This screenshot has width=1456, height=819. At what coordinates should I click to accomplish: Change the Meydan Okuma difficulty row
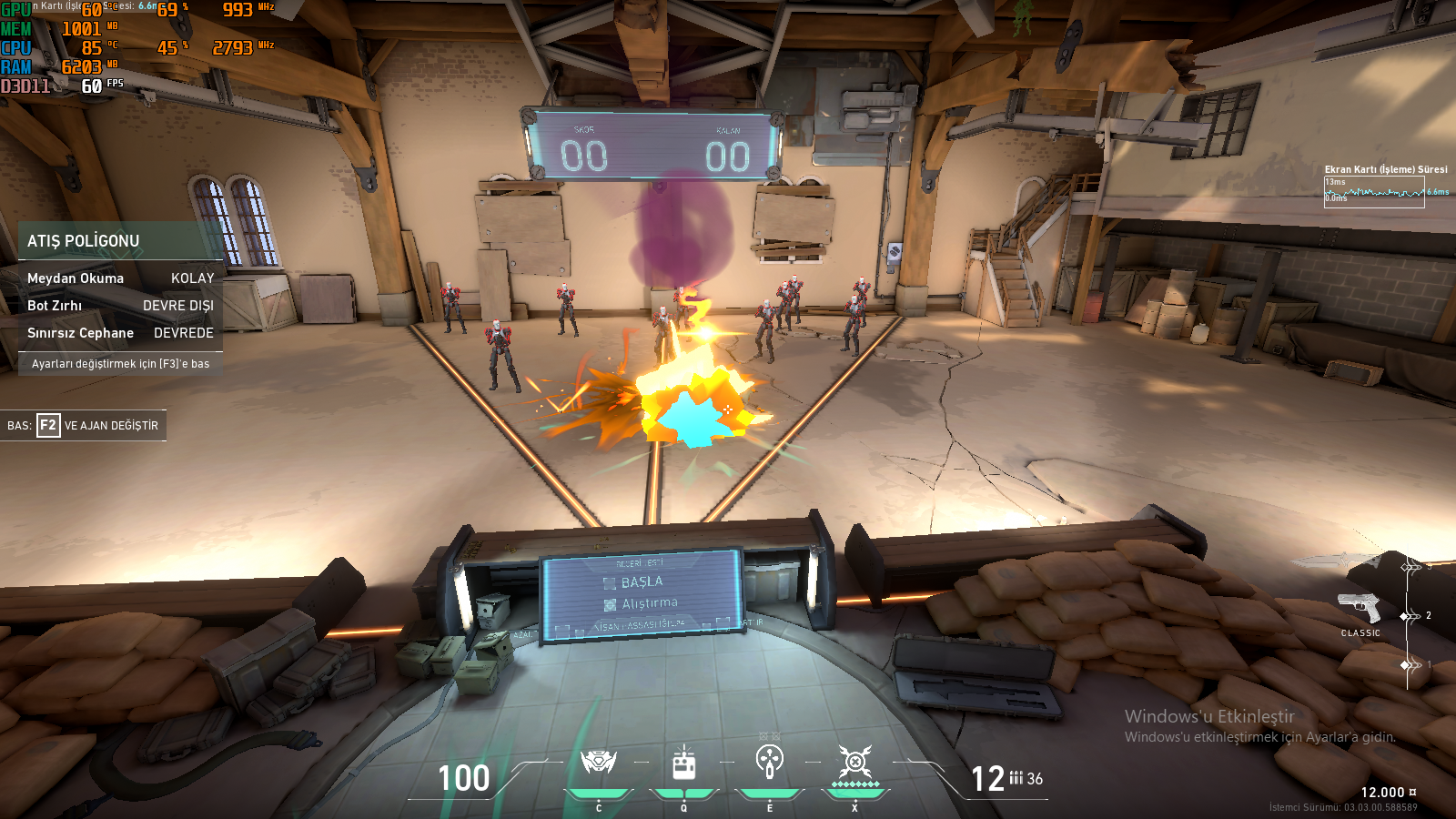pos(120,278)
